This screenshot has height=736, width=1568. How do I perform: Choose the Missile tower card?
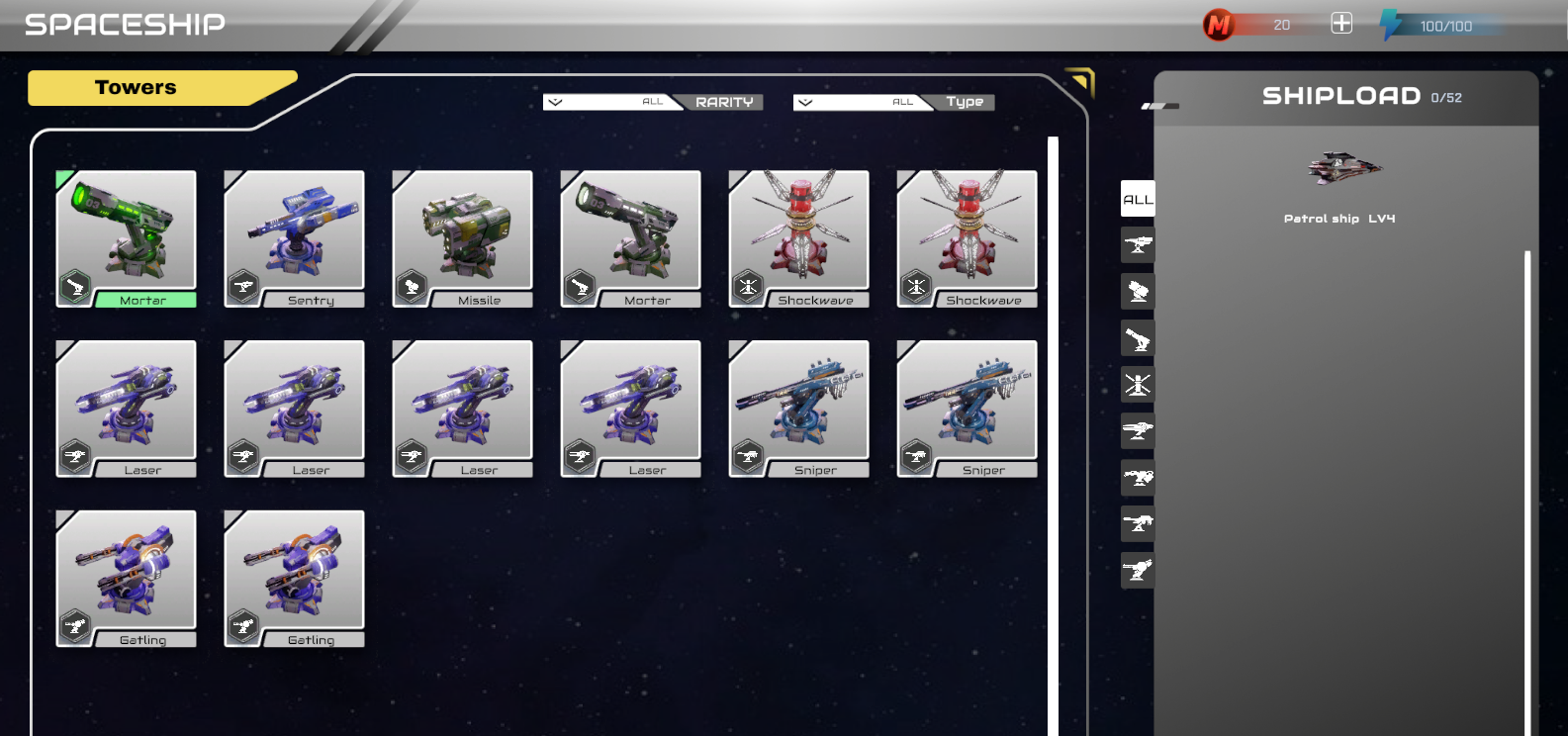click(463, 237)
